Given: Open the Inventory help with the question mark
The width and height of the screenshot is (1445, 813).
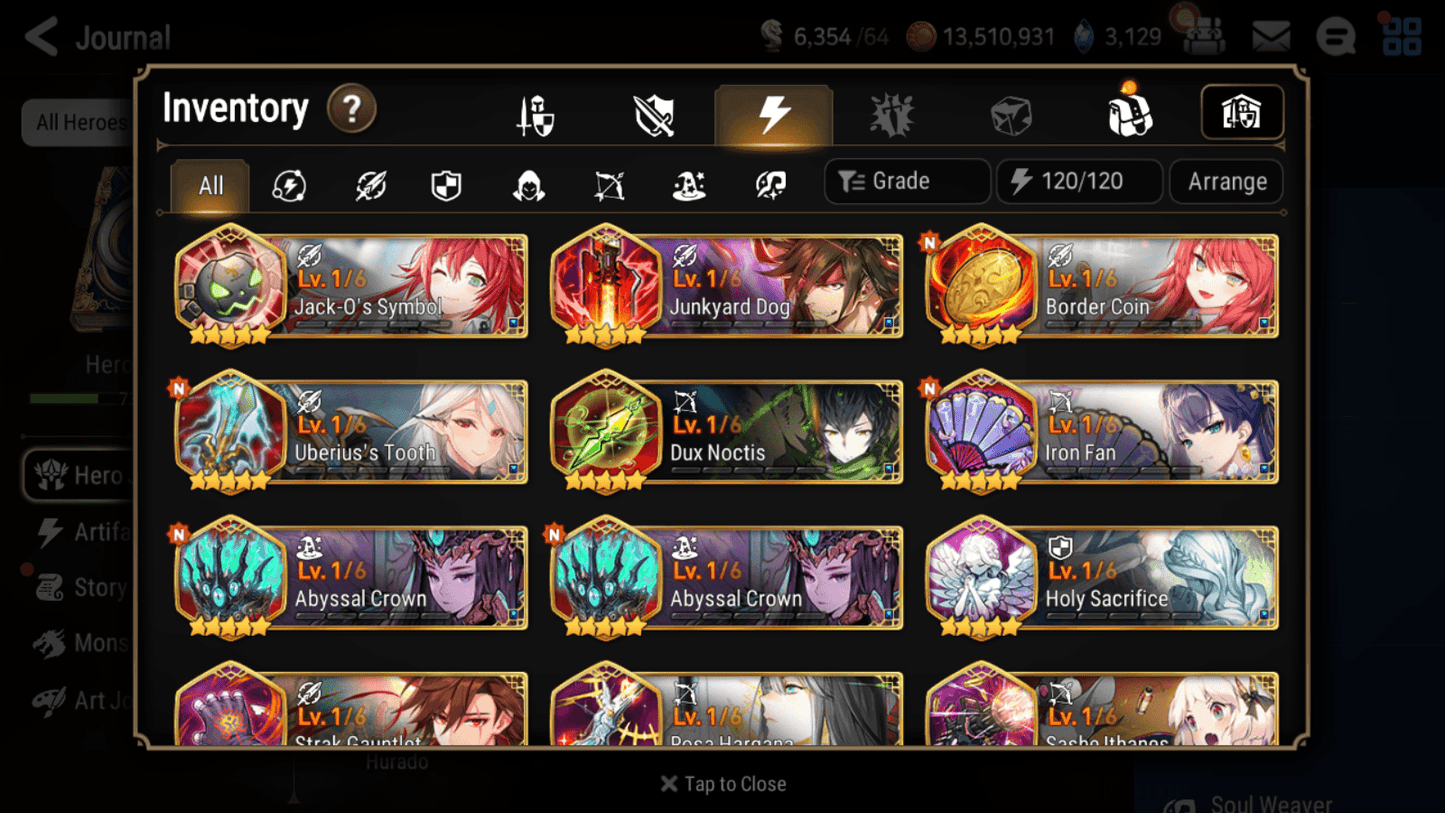Looking at the screenshot, I should pos(352,110).
